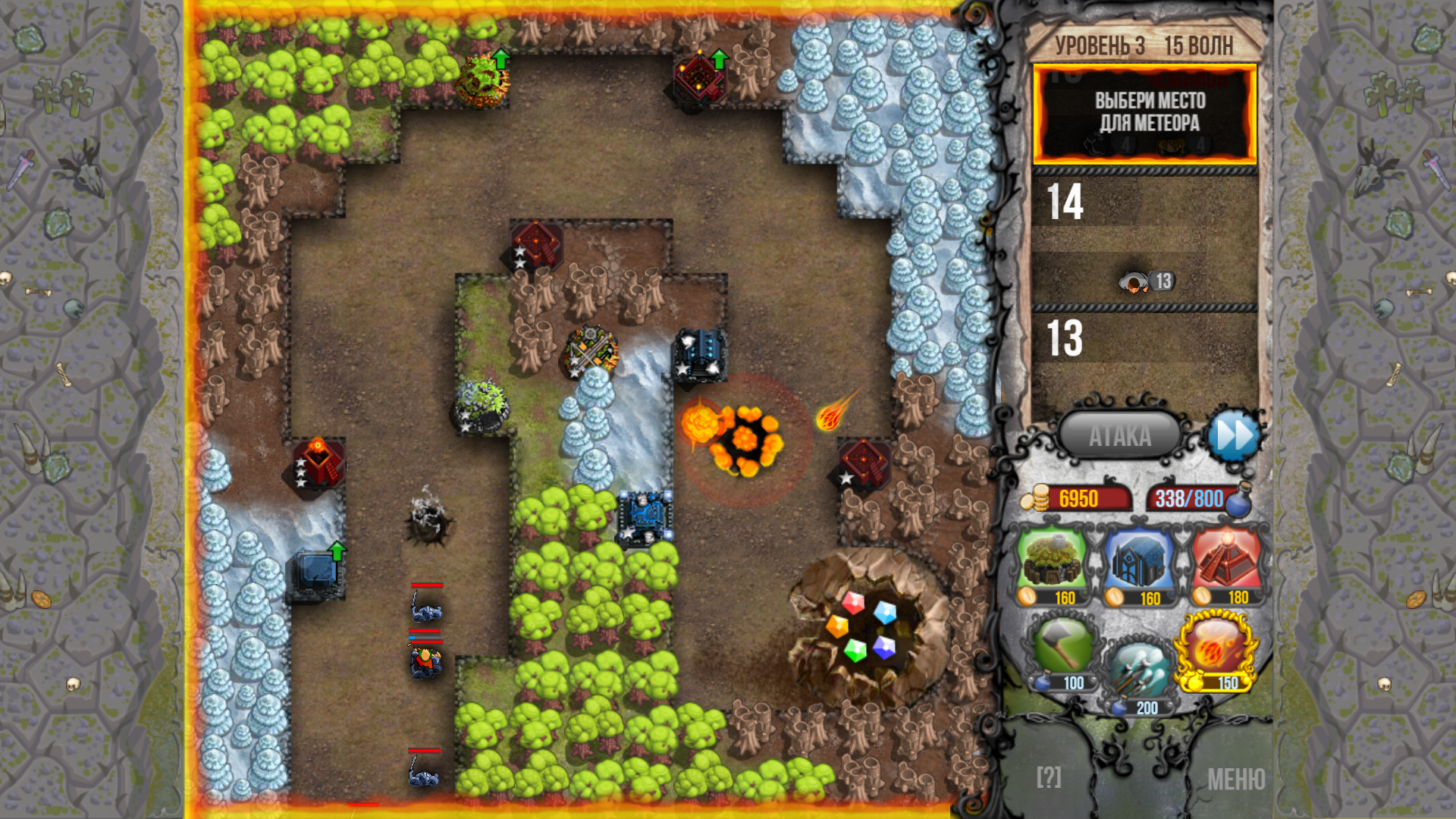
Task: Toggle the fast-forward speed control
Action: [1235, 435]
